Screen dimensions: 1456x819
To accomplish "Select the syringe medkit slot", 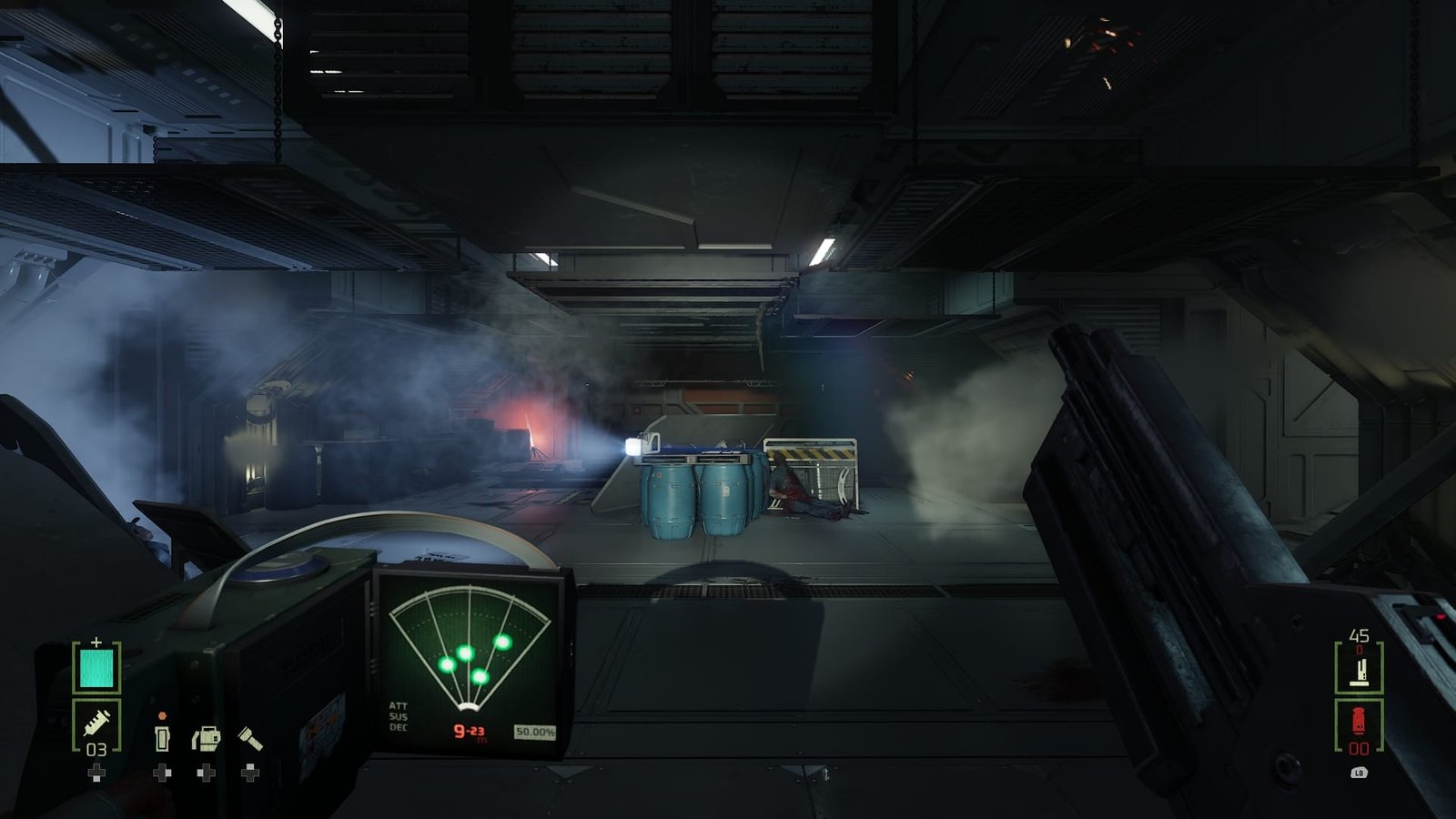I will coord(96,724).
